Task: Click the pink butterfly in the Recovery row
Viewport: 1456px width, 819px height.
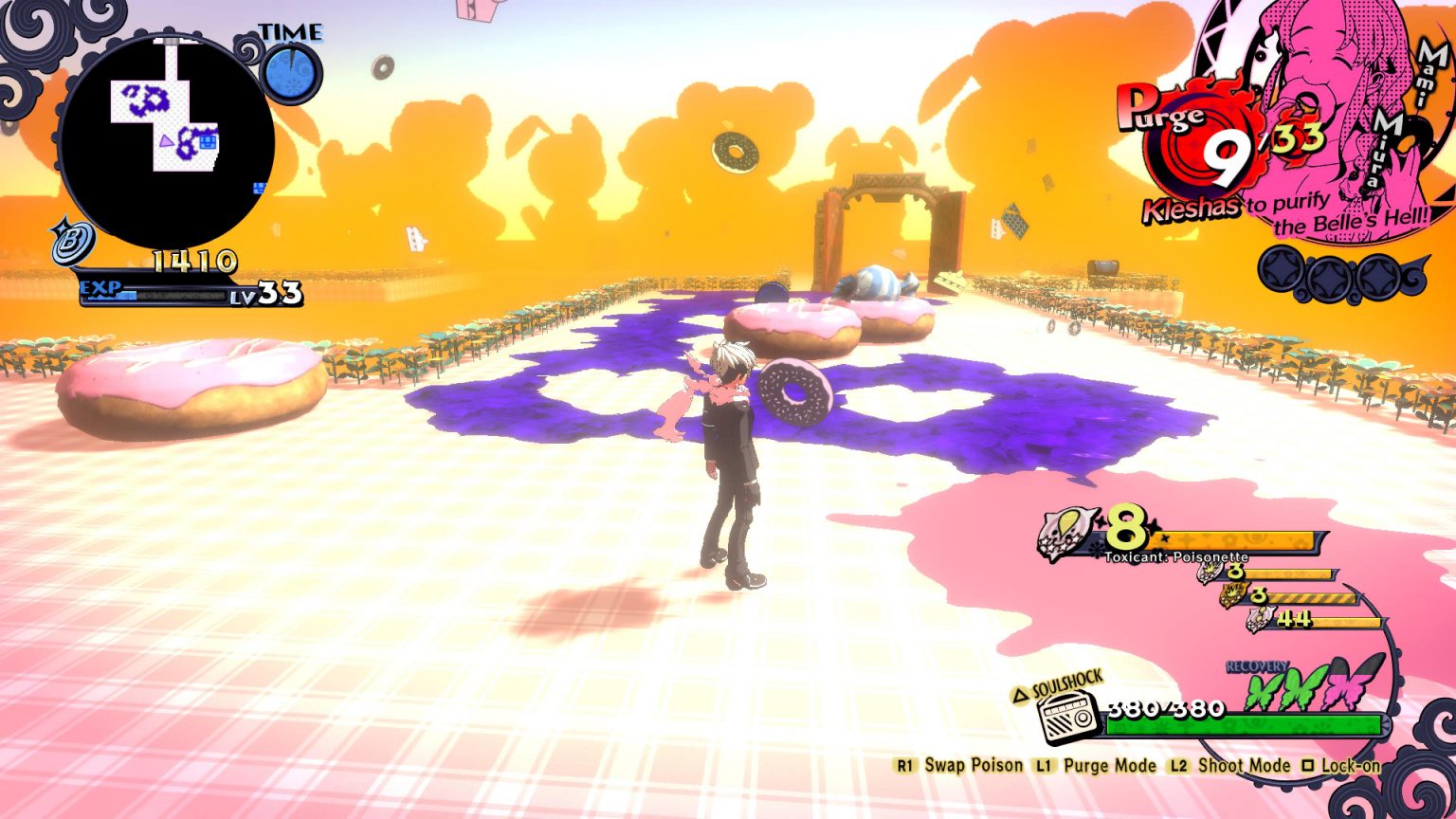Action: [1340, 691]
